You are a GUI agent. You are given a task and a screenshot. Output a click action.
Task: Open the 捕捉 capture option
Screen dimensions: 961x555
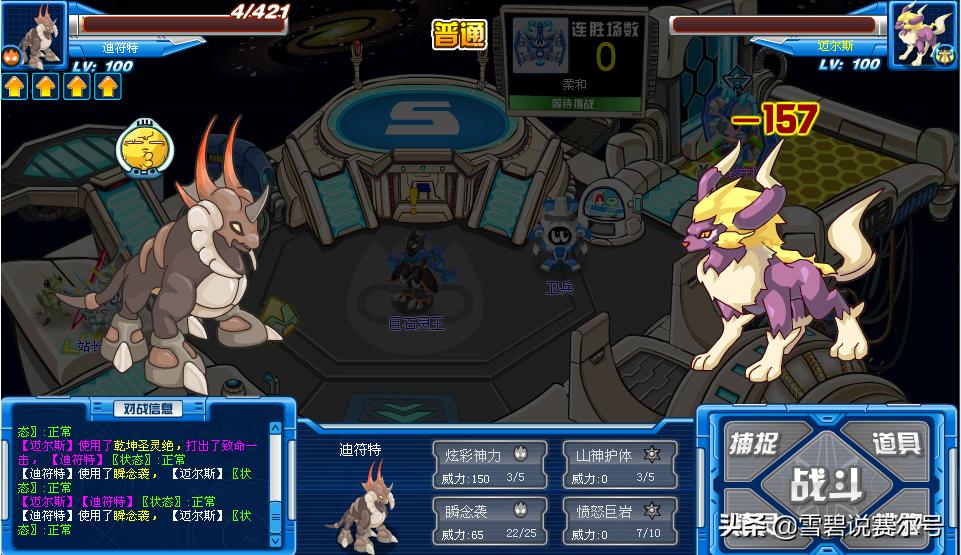point(755,443)
